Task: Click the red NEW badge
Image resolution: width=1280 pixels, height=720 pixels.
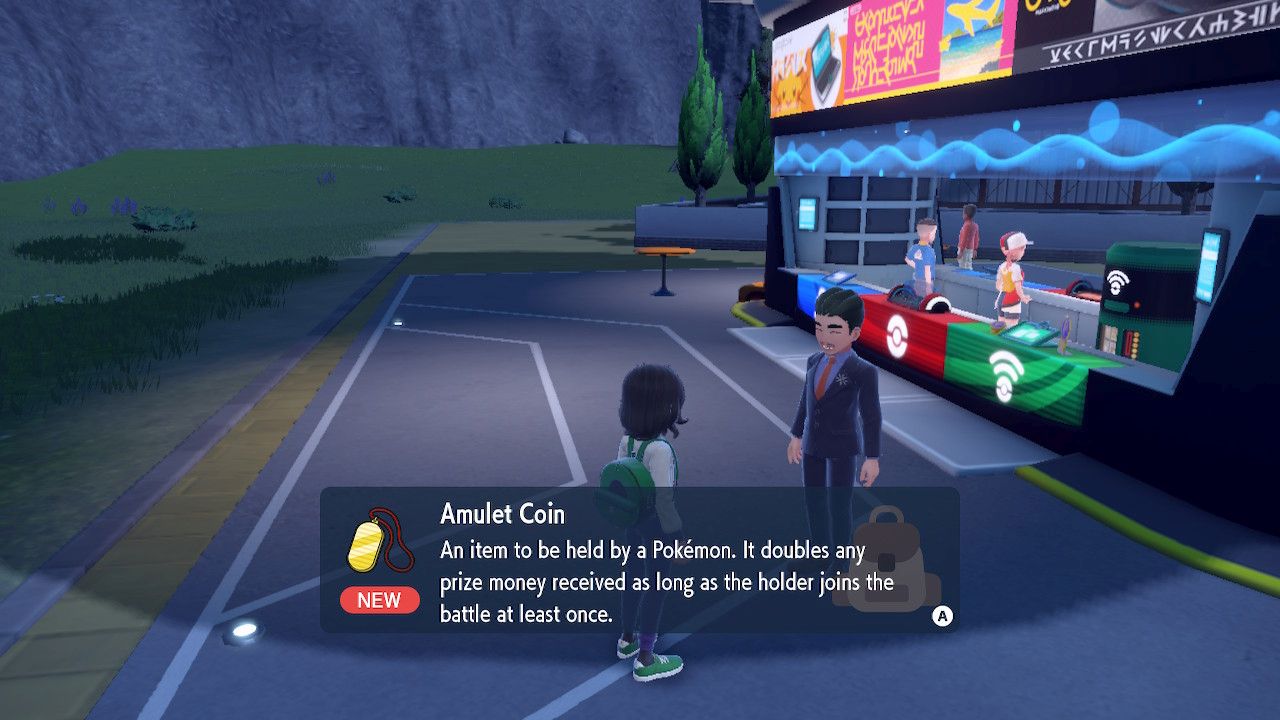Action: click(x=379, y=600)
